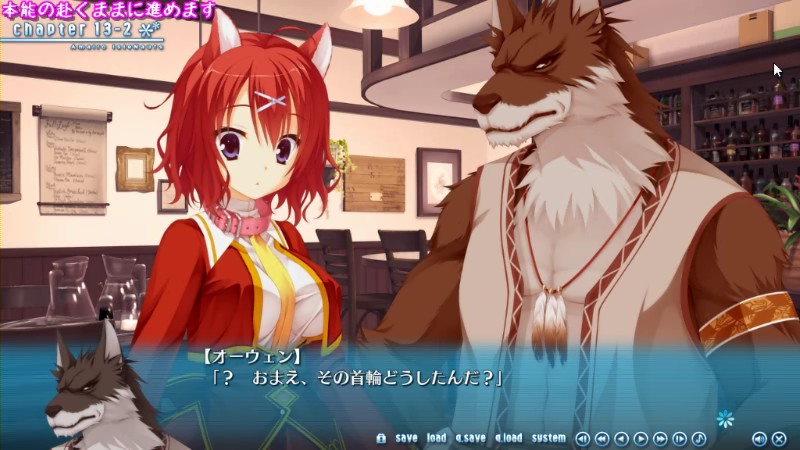Jump to the next scene button
Image resolution: width=800 pixels, height=450 pixels.
(x=680, y=438)
